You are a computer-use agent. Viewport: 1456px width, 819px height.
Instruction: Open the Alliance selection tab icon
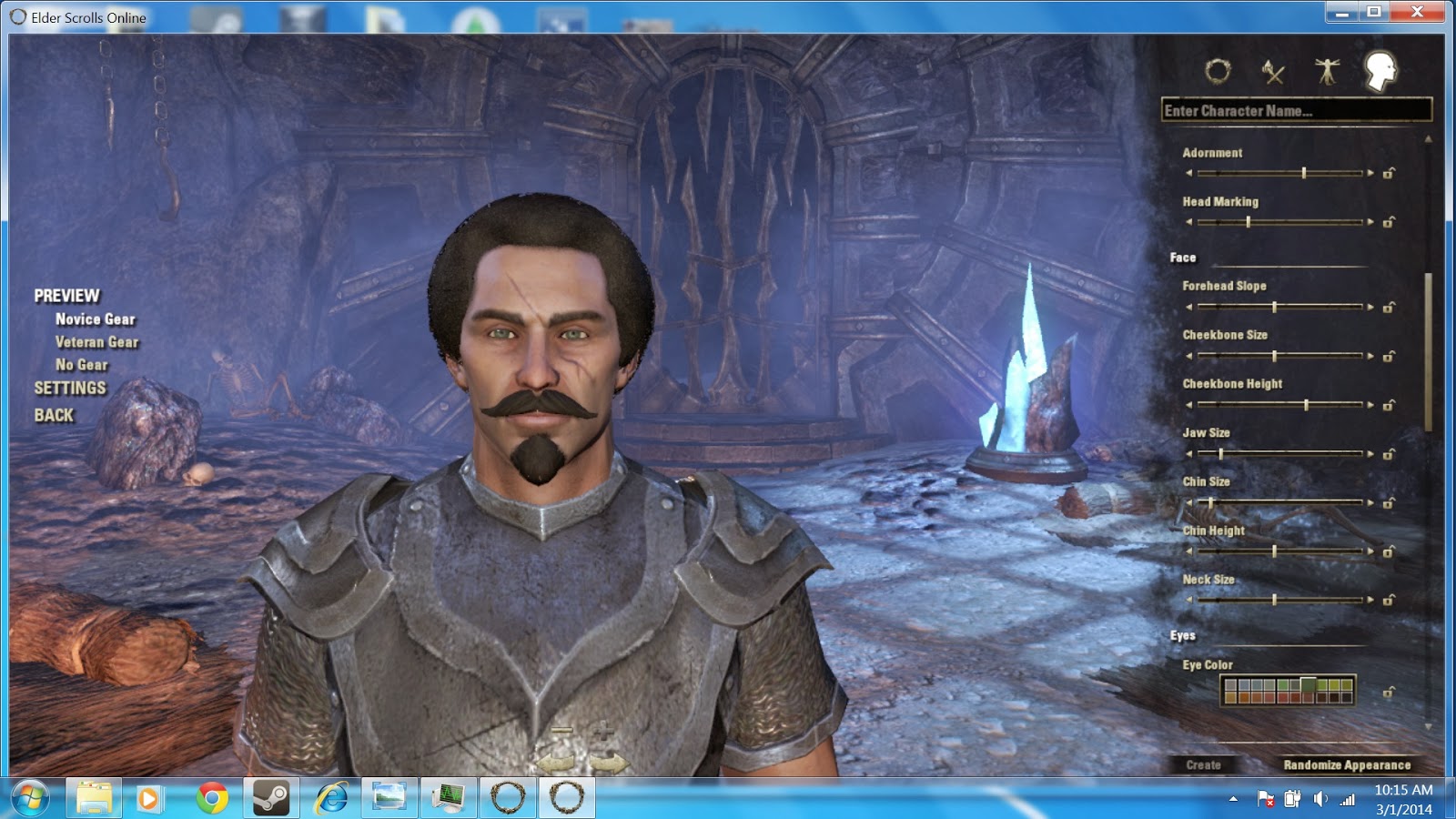1219,73
